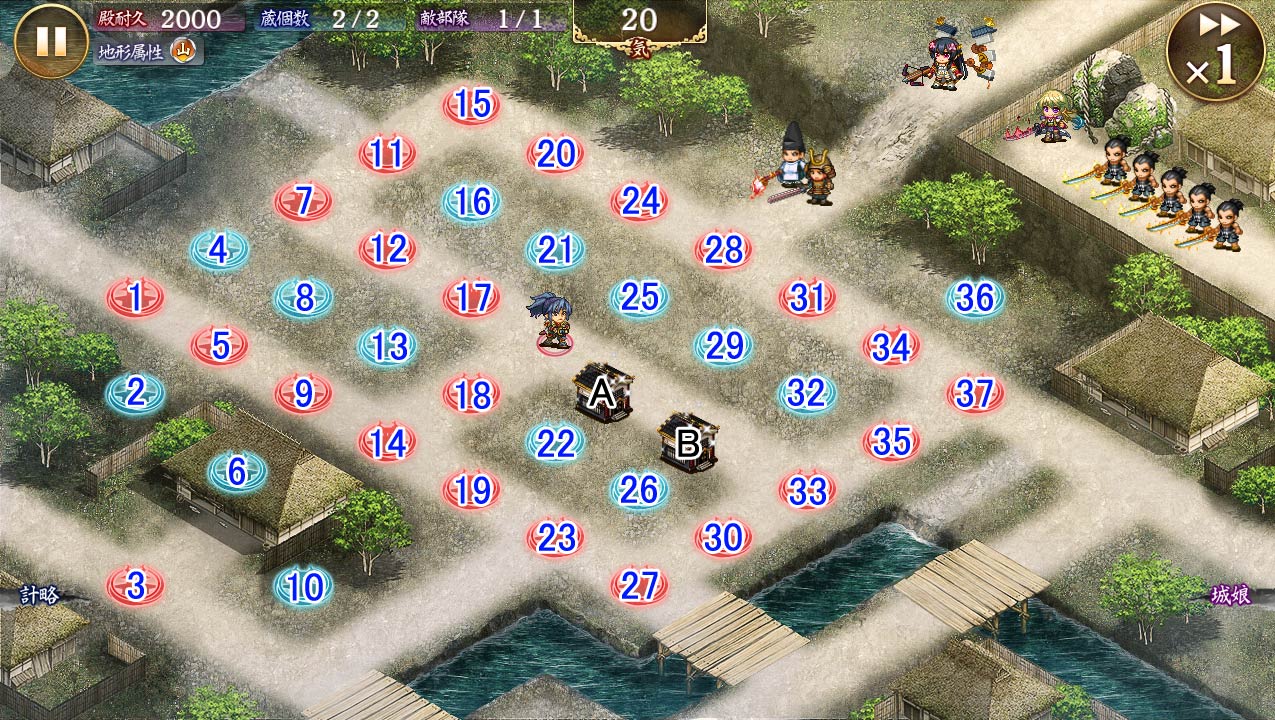Pick red placement tile 1

(135, 298)
